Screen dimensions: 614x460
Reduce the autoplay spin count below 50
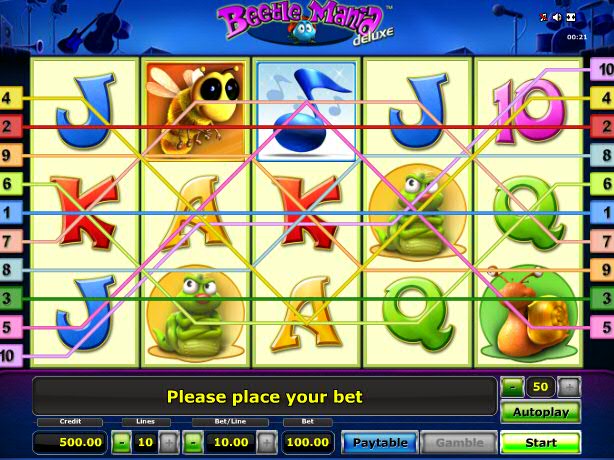tap(512, 386)
